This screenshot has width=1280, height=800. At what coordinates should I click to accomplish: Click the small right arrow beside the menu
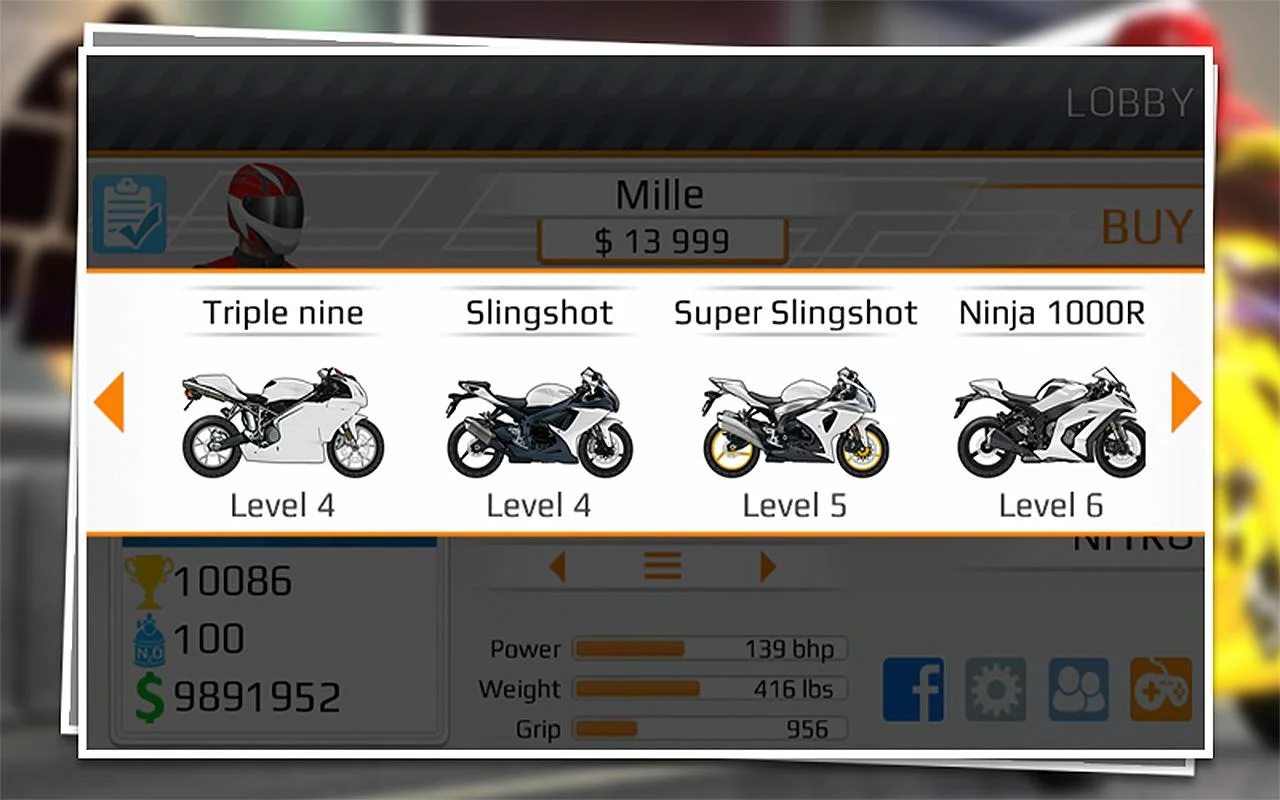coord(768,565)
